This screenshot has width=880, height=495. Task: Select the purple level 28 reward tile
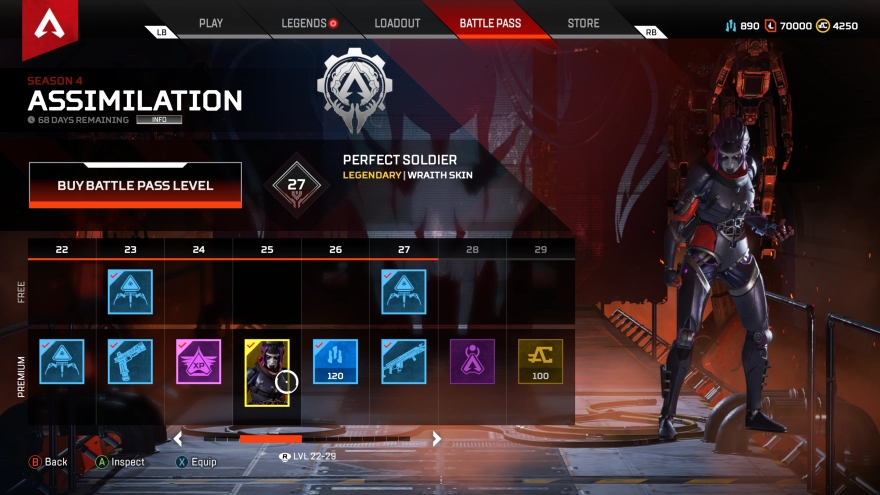coord(472,361)
